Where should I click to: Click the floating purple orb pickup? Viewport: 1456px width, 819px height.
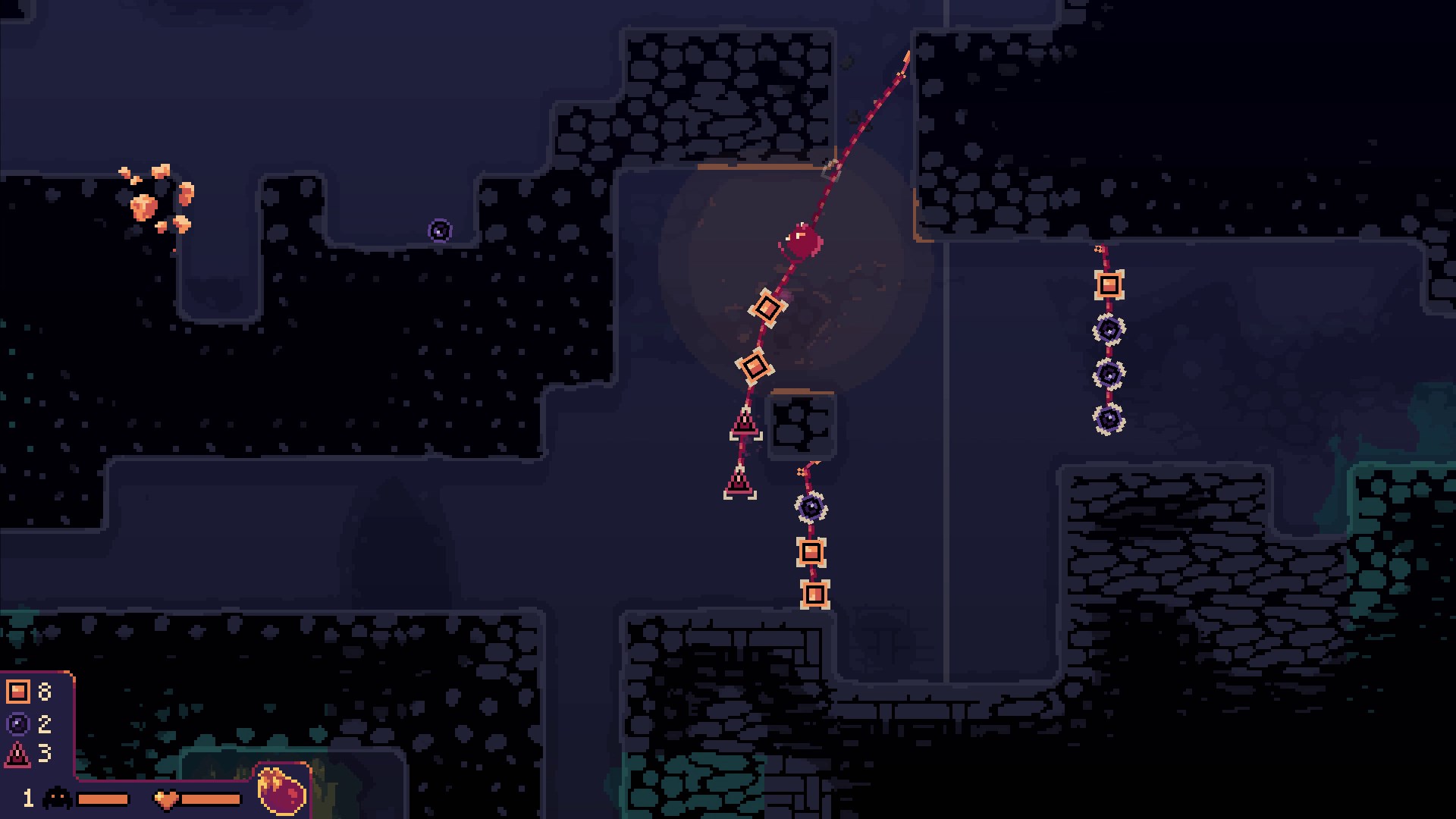click(440, 229)
